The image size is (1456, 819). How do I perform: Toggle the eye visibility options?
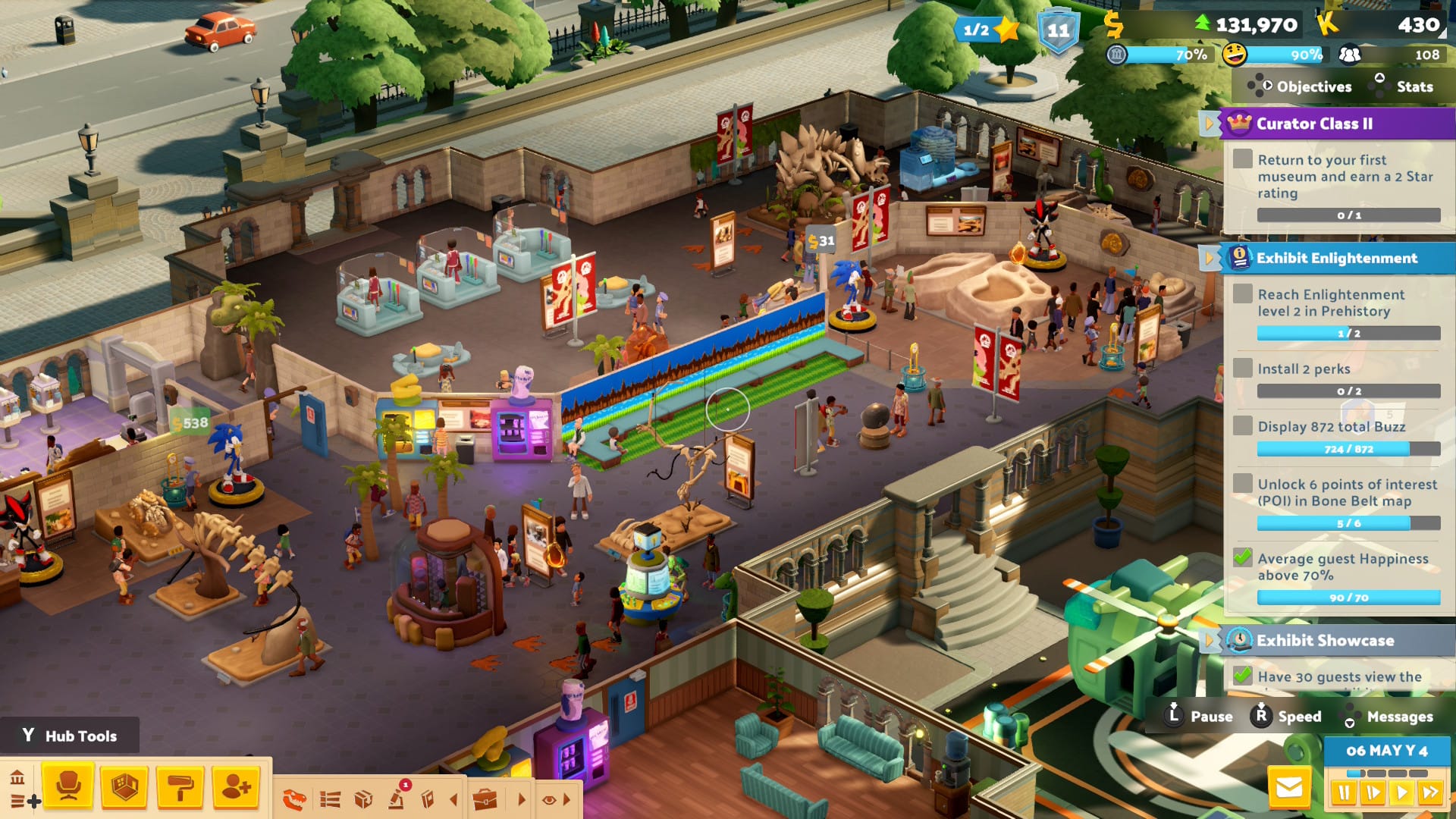point(550,799)
